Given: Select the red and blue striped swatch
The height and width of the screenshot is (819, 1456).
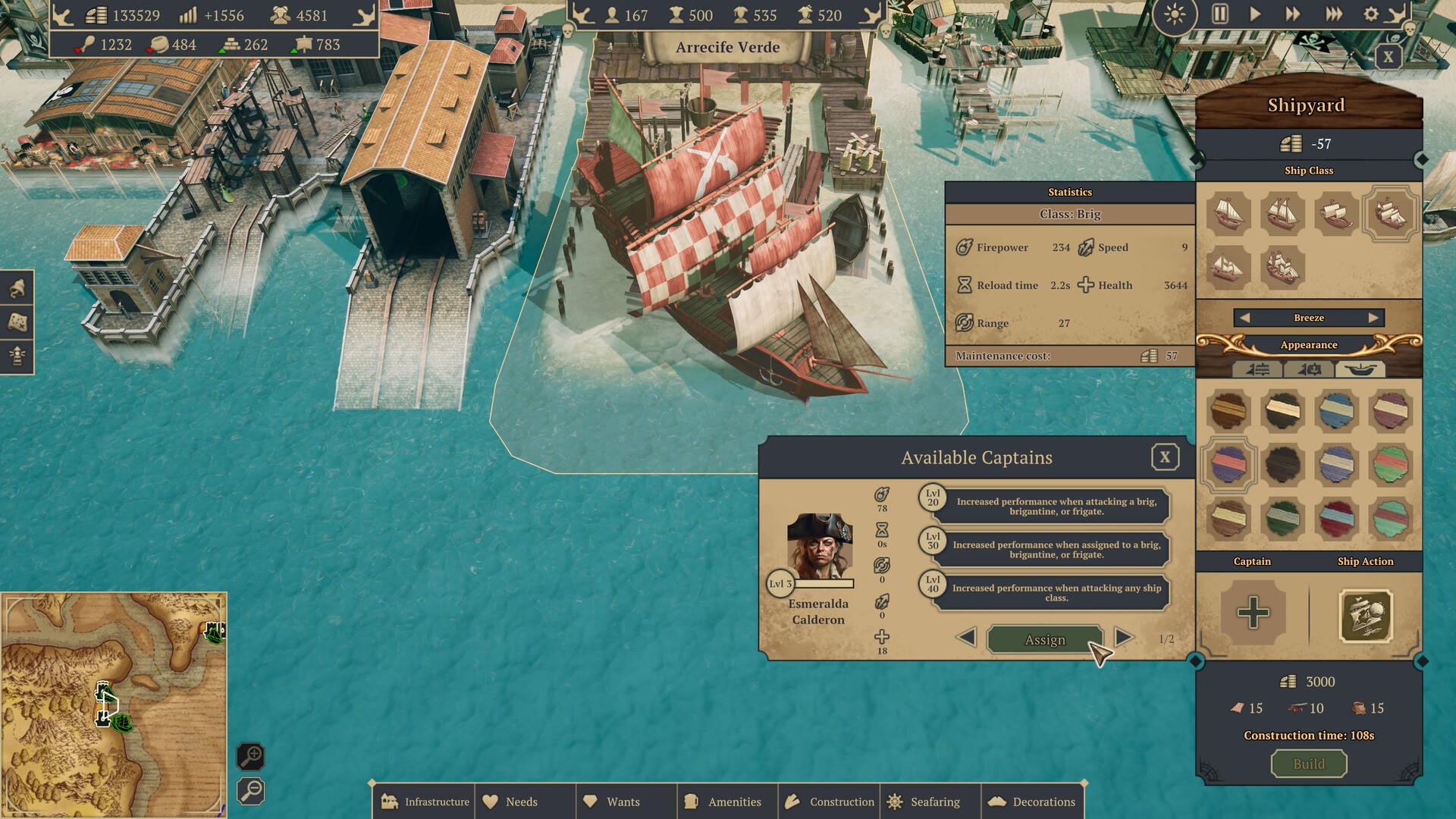Looking at the screenshot, I should (x=1336, y=519).
